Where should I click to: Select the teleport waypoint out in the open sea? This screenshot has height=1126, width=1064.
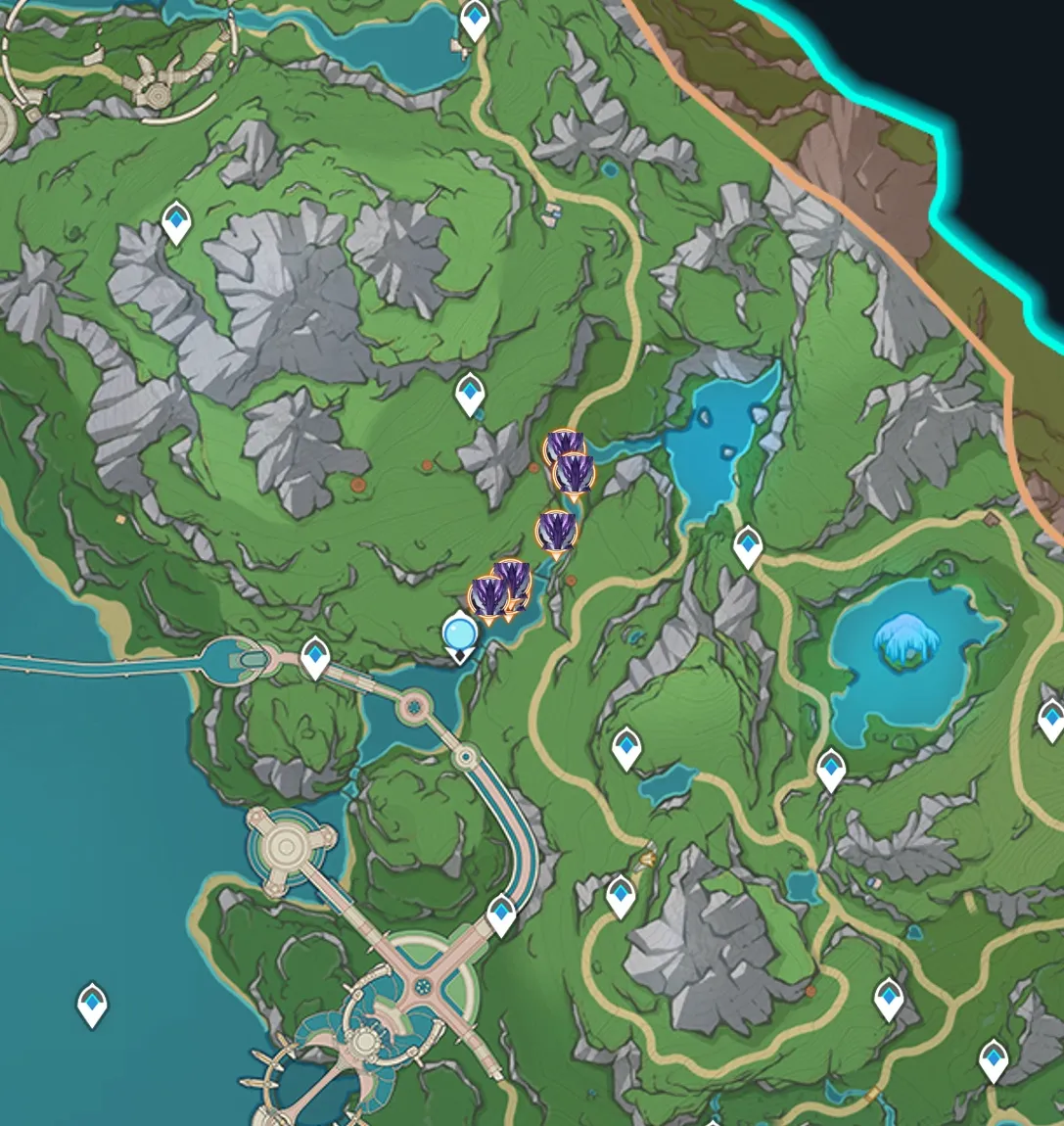point(93,1004)
